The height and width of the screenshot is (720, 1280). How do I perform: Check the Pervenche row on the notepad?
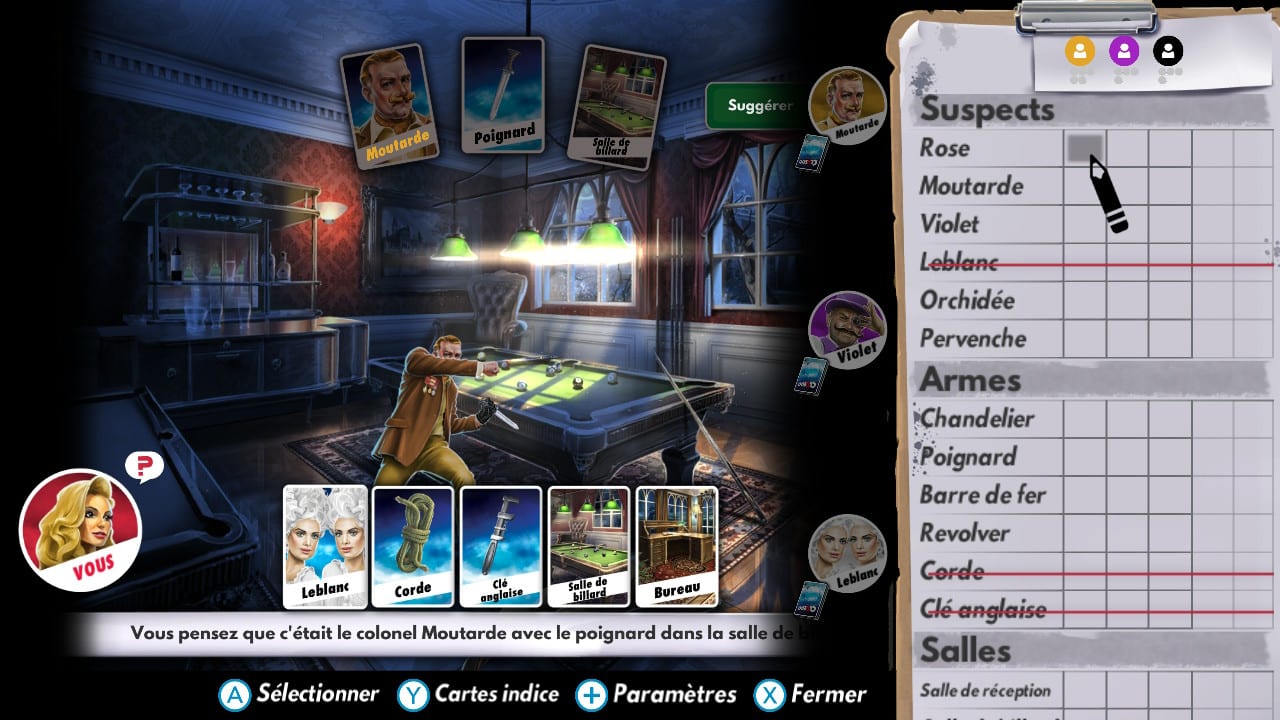(1083, 338)
